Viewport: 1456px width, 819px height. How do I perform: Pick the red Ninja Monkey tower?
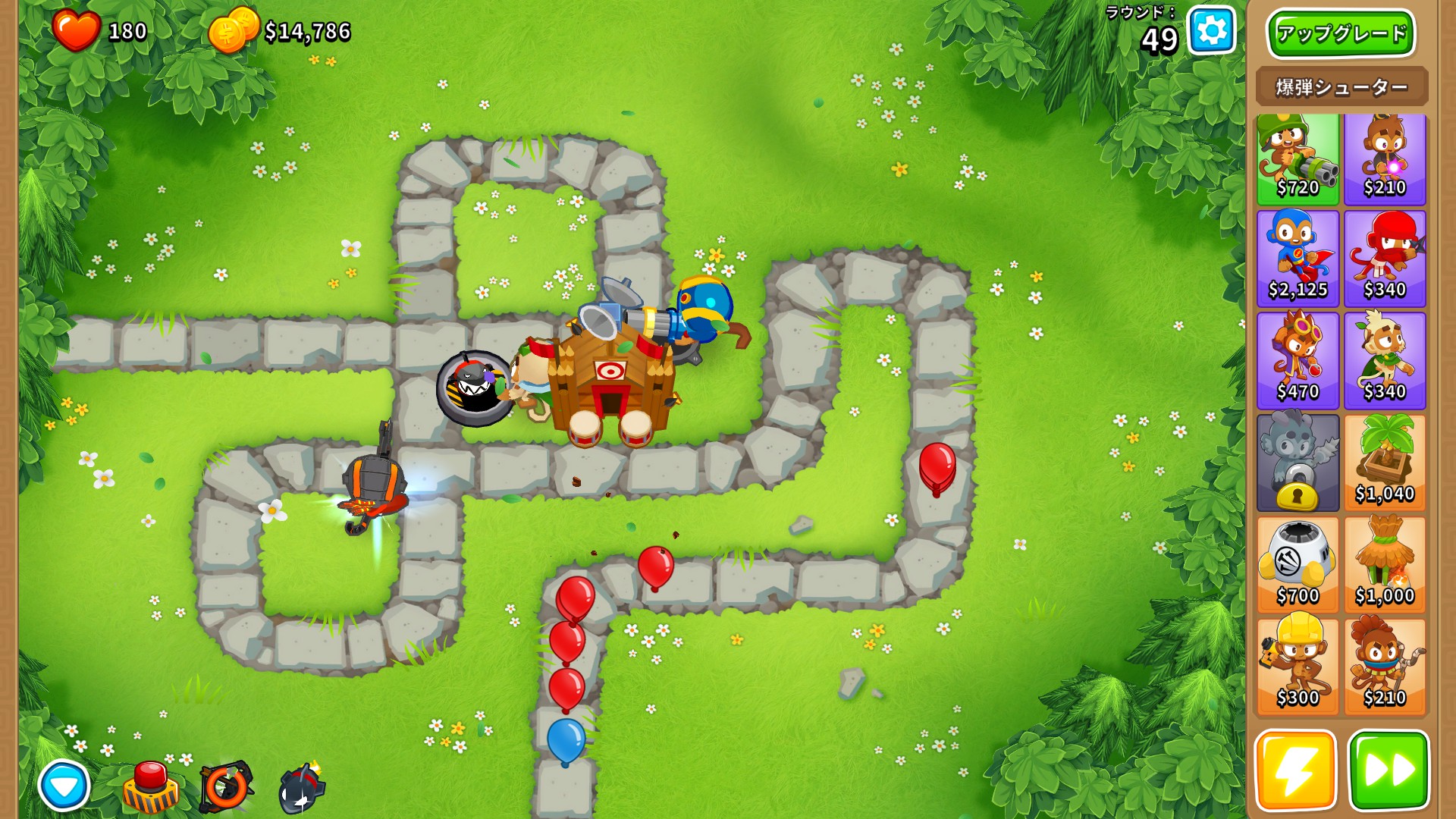click(x=1385, y=259)
